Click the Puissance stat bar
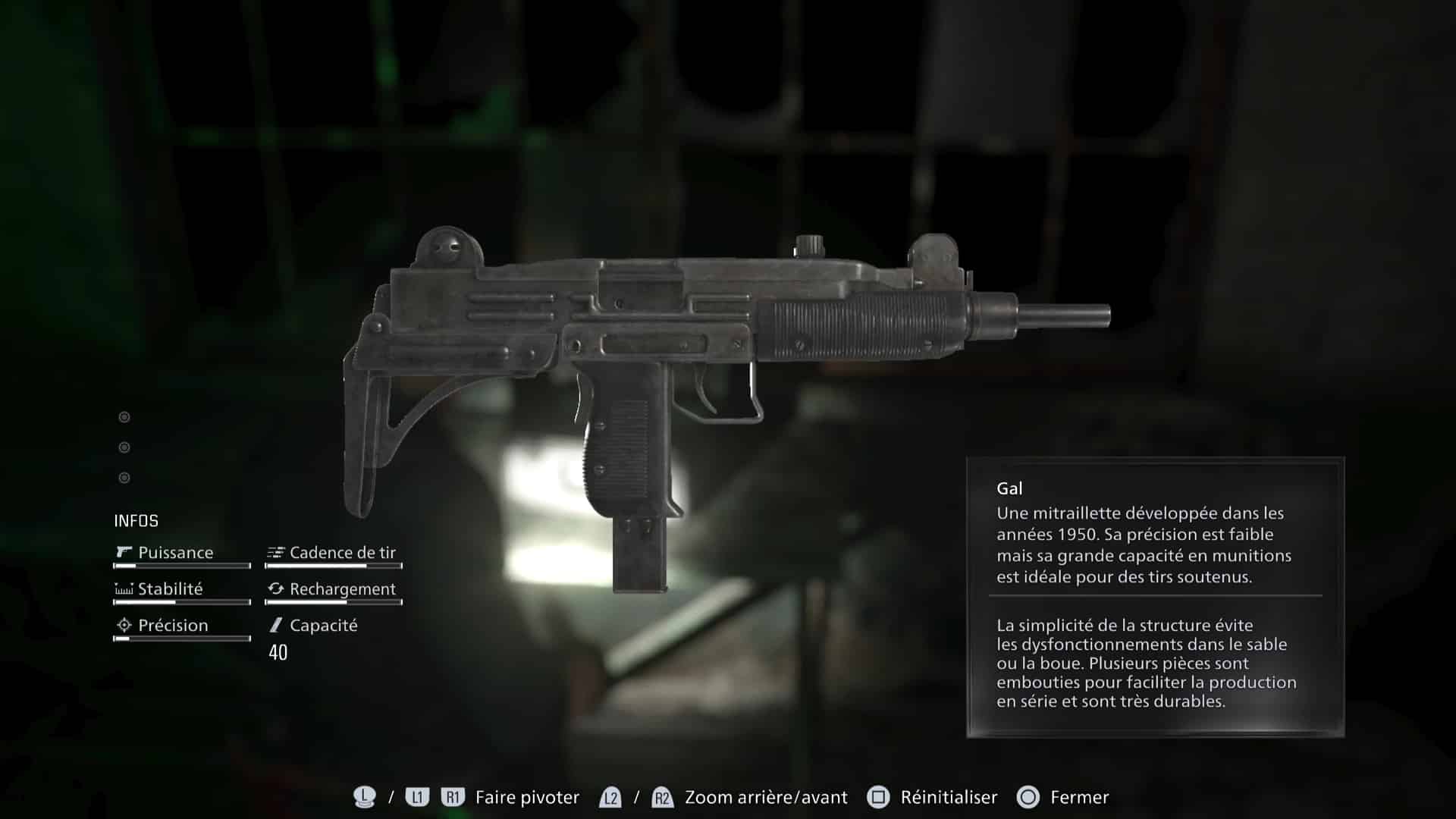The height and width of the screenshot is (819, 1456). 182,566
